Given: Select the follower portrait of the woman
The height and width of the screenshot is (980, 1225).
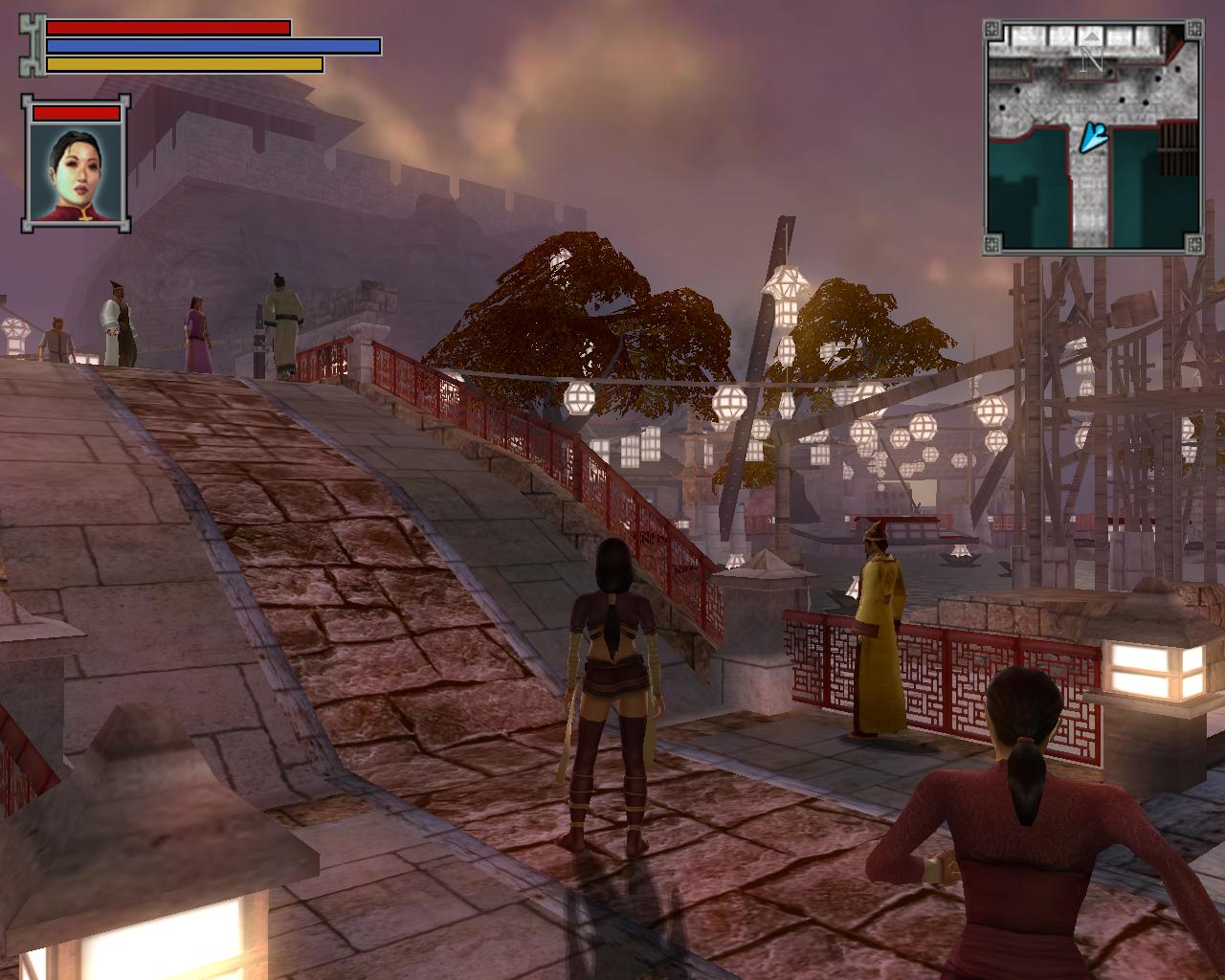Looking at the screenshot, I should [76, 172].
